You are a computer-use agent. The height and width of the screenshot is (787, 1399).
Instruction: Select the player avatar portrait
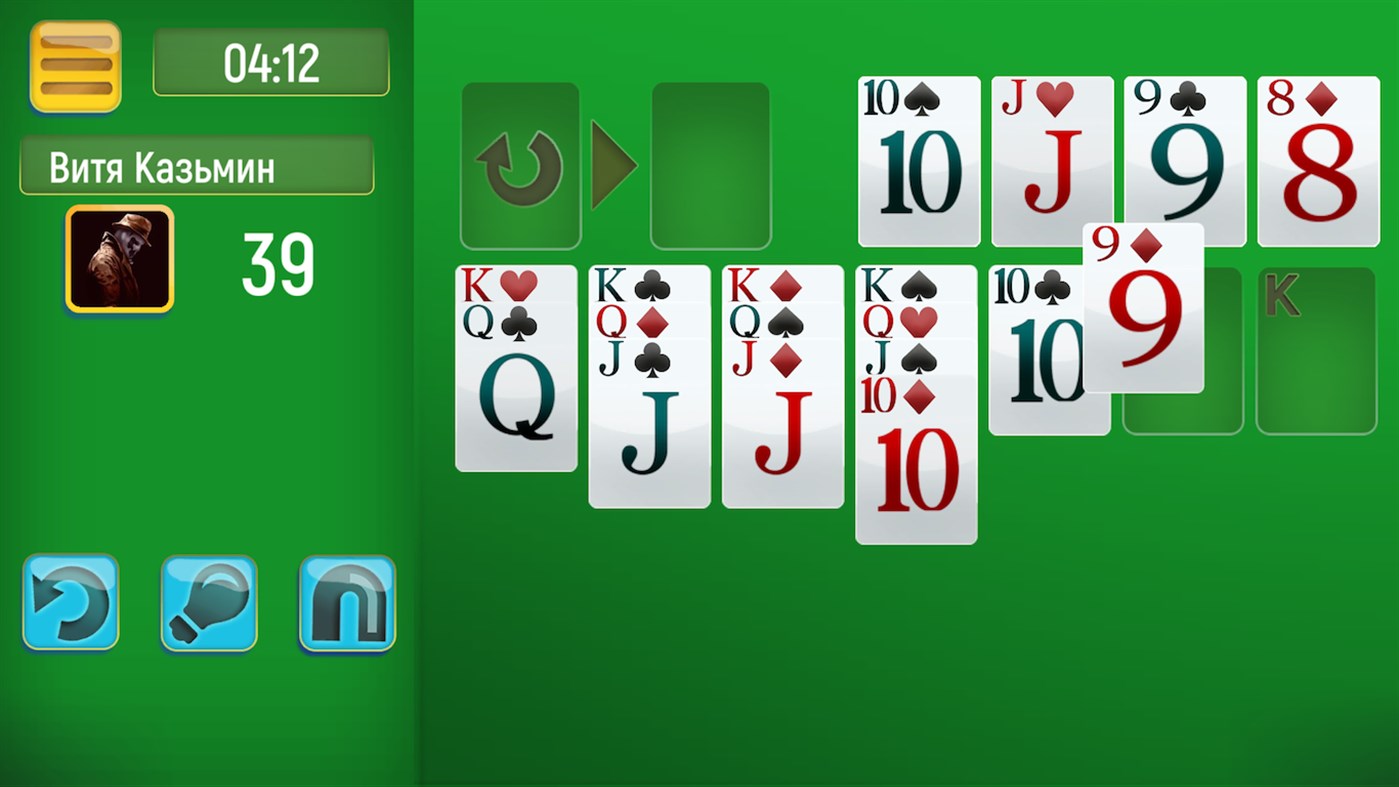(118, 258)
